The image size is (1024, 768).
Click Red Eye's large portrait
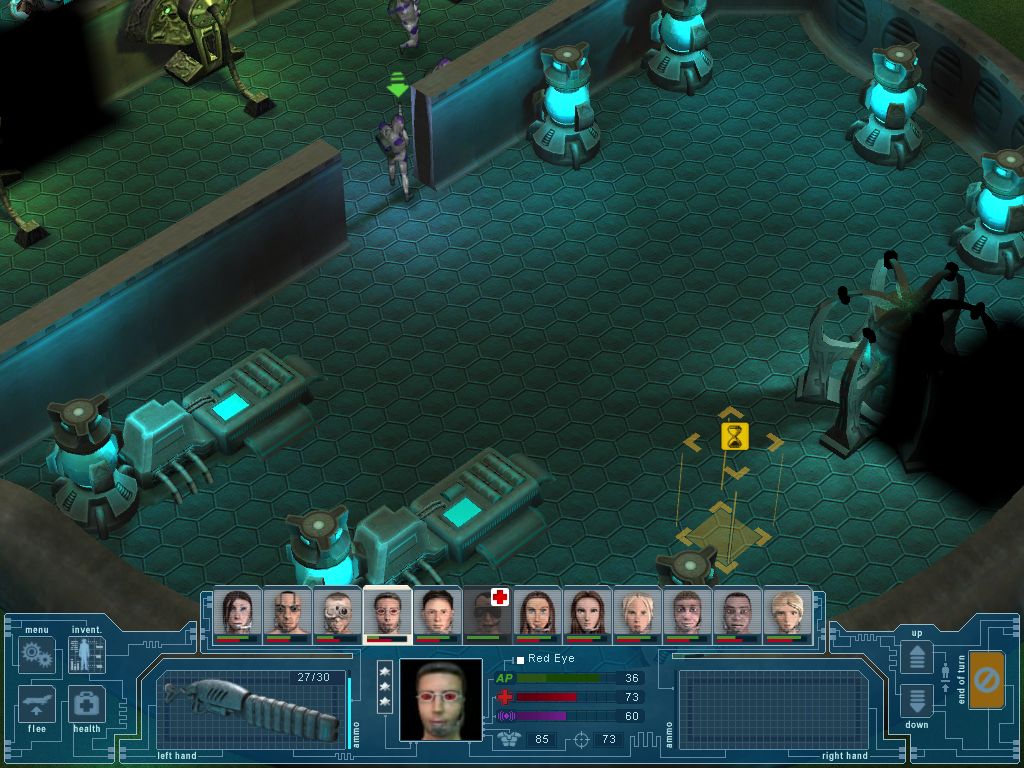click(x=440, y=699)
